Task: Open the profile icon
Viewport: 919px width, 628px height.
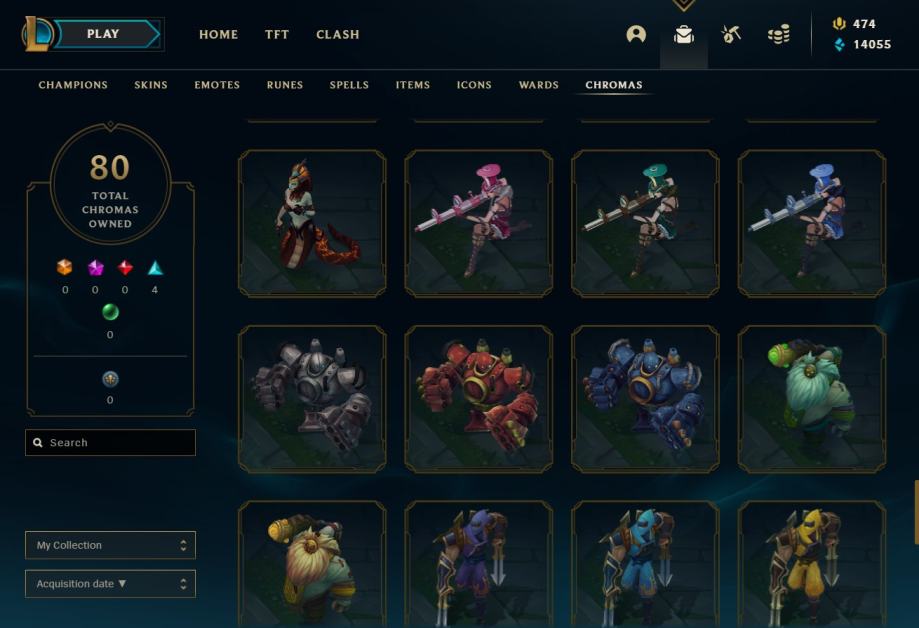Action: [636, 34]
